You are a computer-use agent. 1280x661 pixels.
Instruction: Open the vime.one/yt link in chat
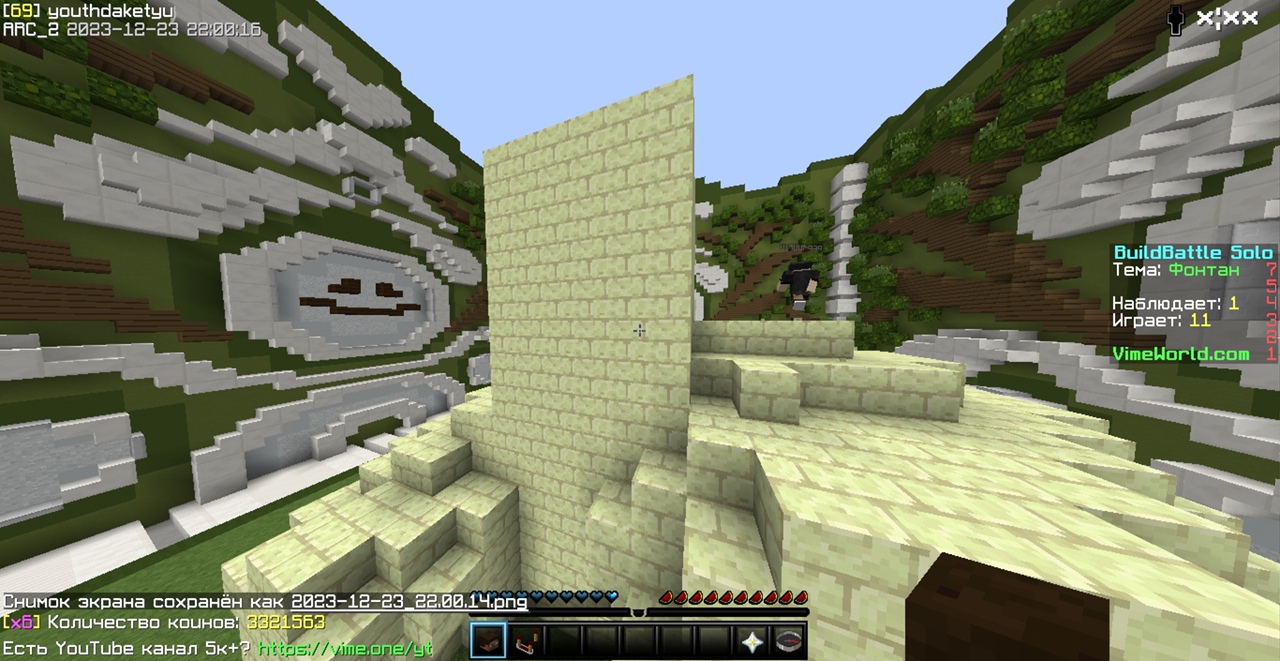pyautogui.click(x=345, y=648)
